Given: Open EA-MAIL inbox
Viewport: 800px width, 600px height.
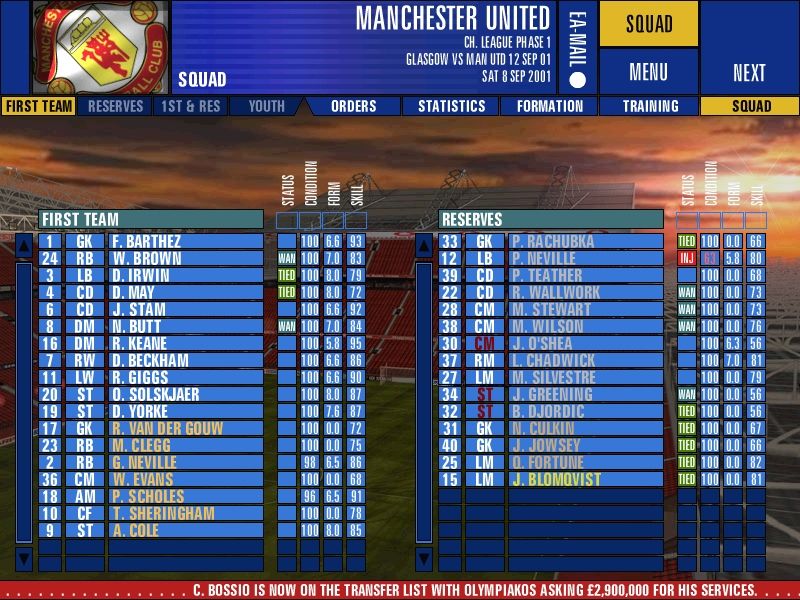Looking at the screenshot, I should tap(579, 47).
